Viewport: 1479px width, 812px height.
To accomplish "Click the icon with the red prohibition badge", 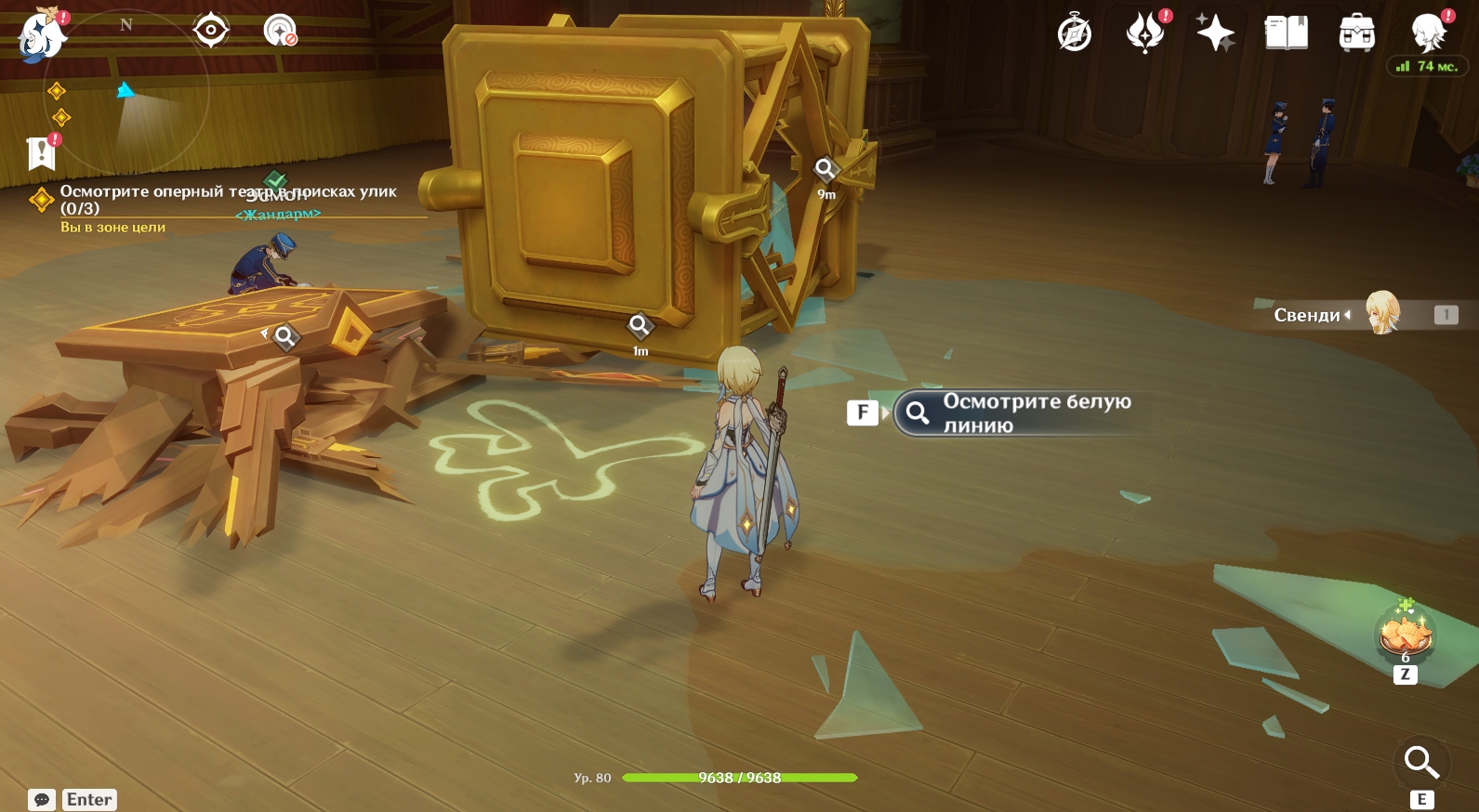I will (x=280, y=31).
